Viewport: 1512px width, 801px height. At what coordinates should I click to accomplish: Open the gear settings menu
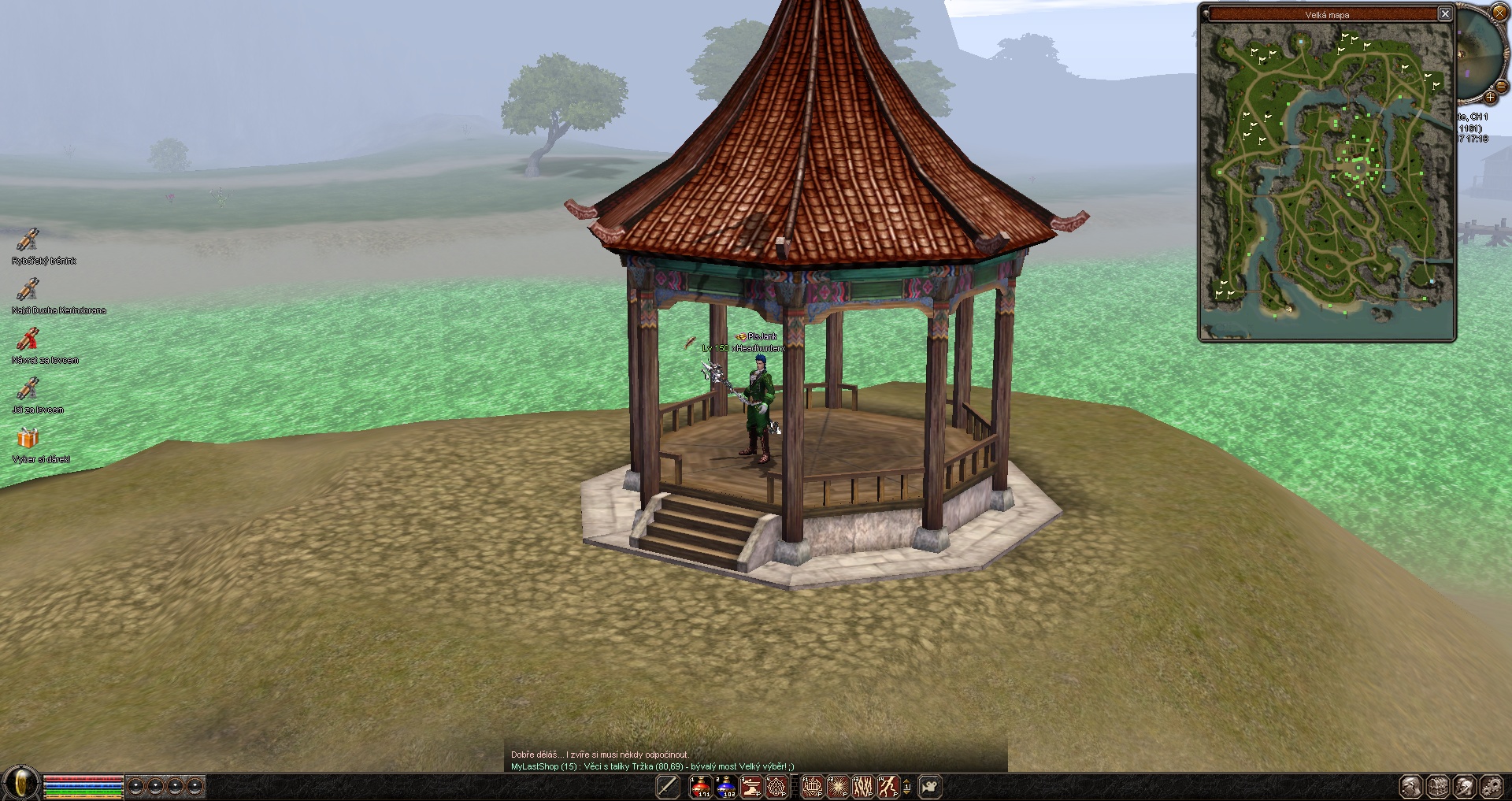pyautogui.click(x=1492, y=786)
